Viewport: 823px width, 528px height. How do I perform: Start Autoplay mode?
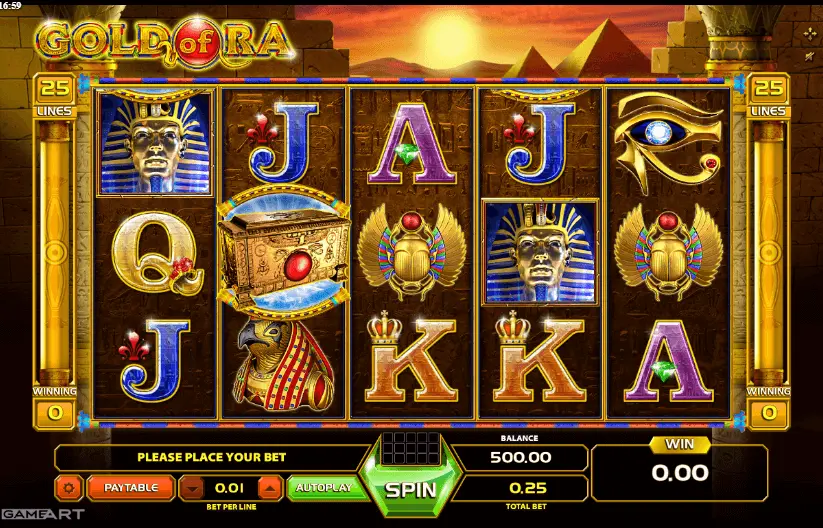[x=320, y=488]
